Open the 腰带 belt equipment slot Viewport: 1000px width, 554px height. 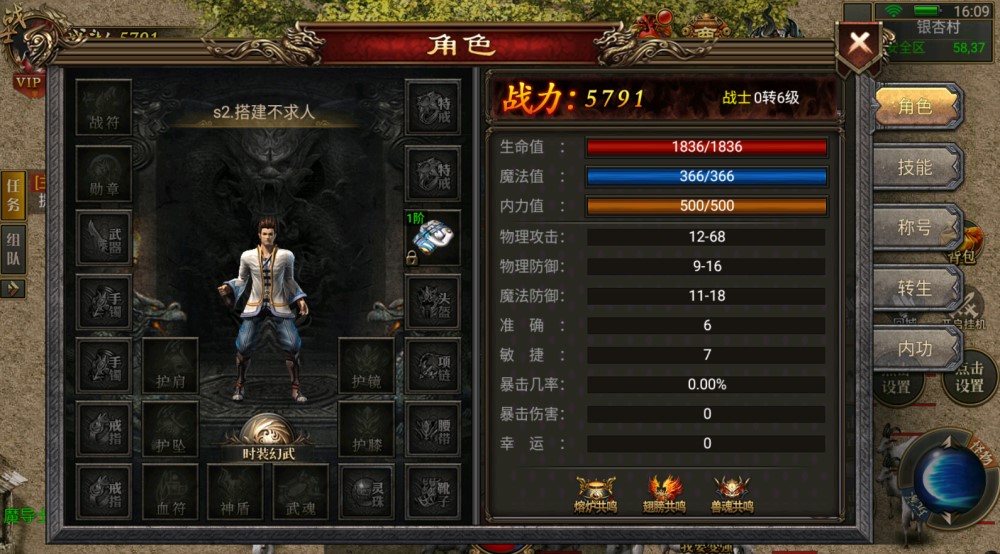coord(432,430)
